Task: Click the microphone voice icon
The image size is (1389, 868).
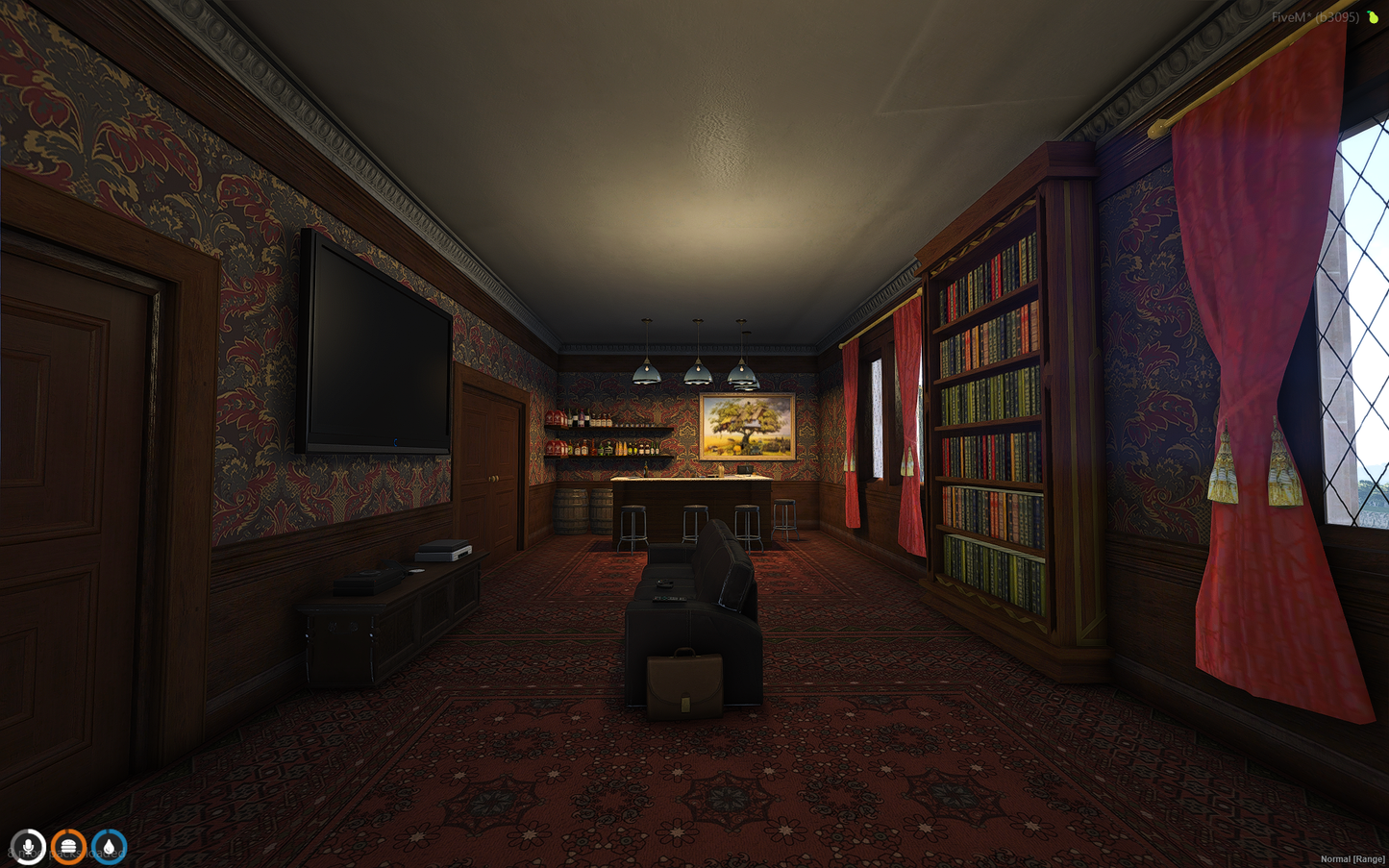Action: (x=28, y=847)
